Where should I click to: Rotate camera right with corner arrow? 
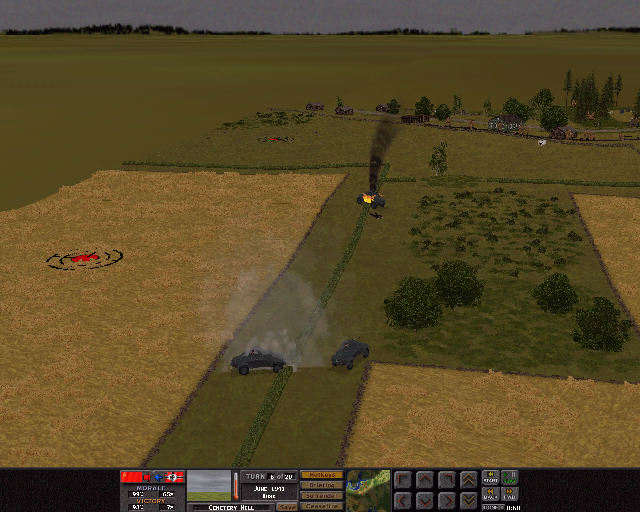click(446, 479)
